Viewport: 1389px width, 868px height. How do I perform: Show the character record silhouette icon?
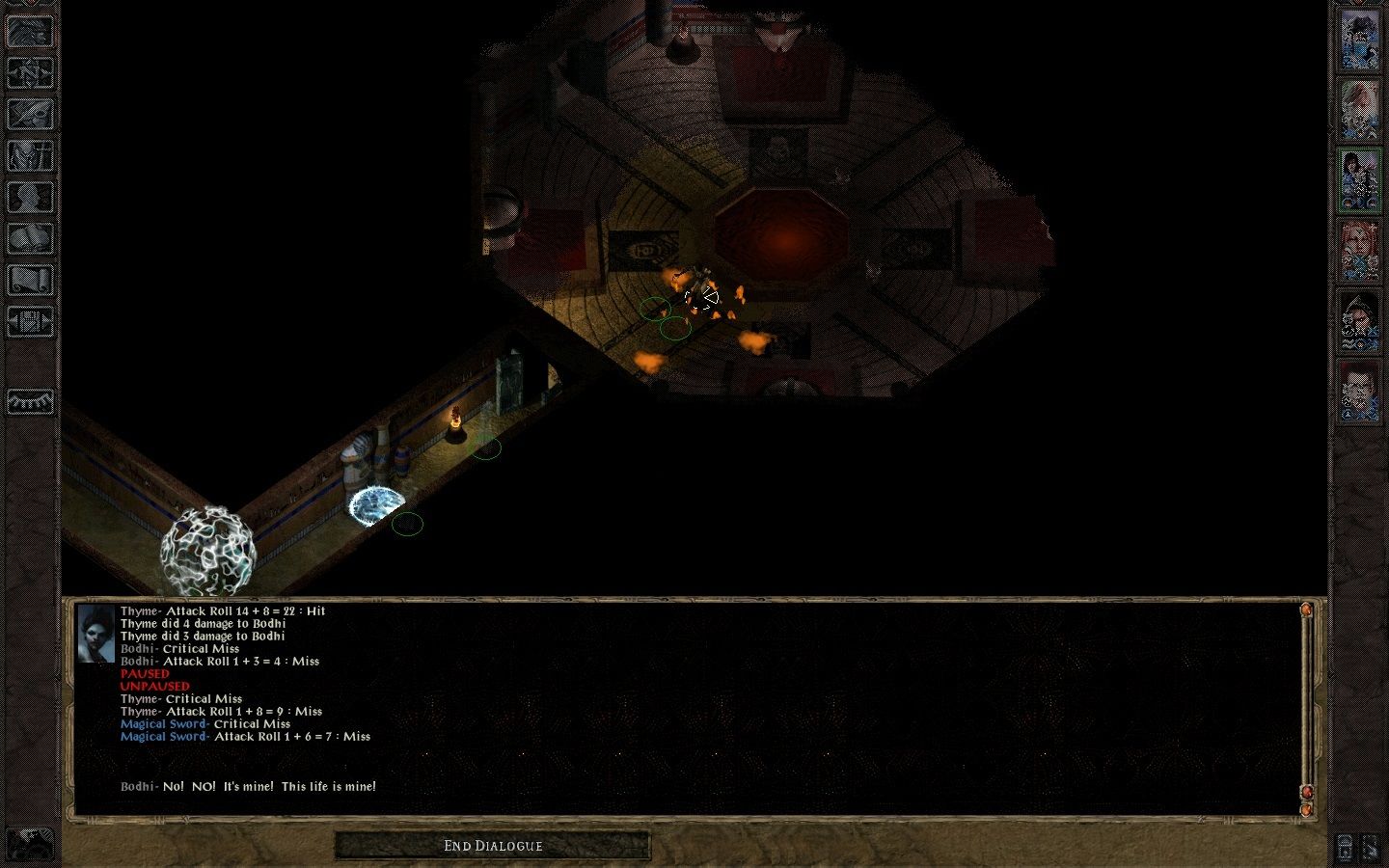[30, 197]
